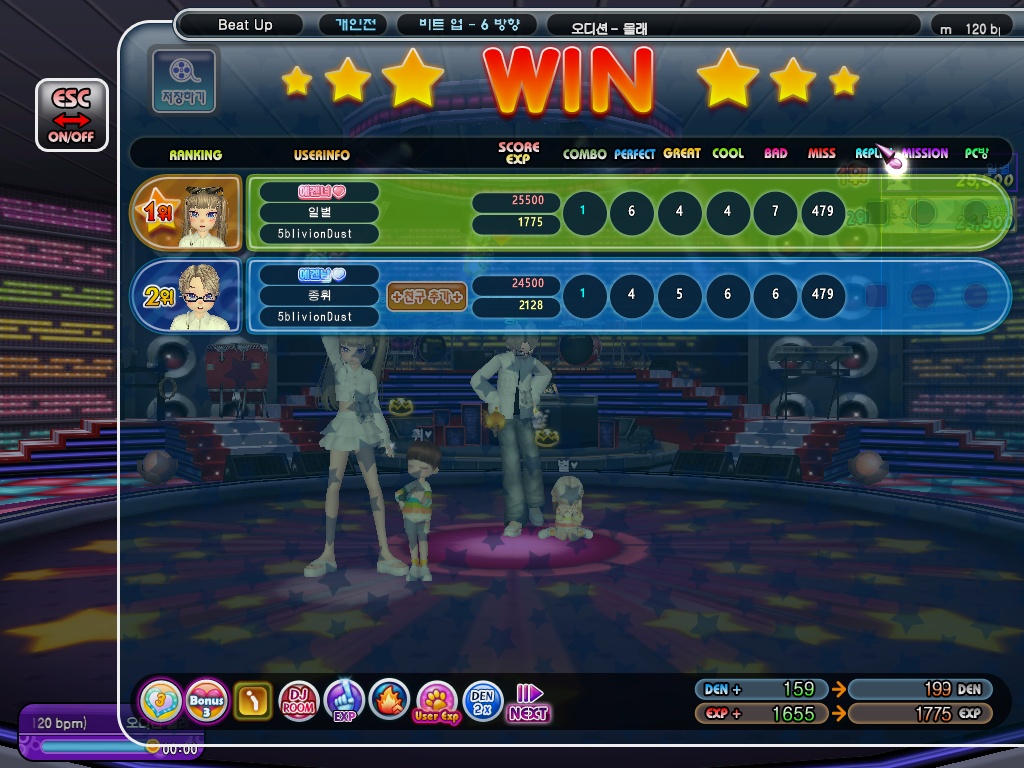Toggle the ESC ON/OFF results panel
The width and height of the screenshot is (1024, 768).
(71, 115)
